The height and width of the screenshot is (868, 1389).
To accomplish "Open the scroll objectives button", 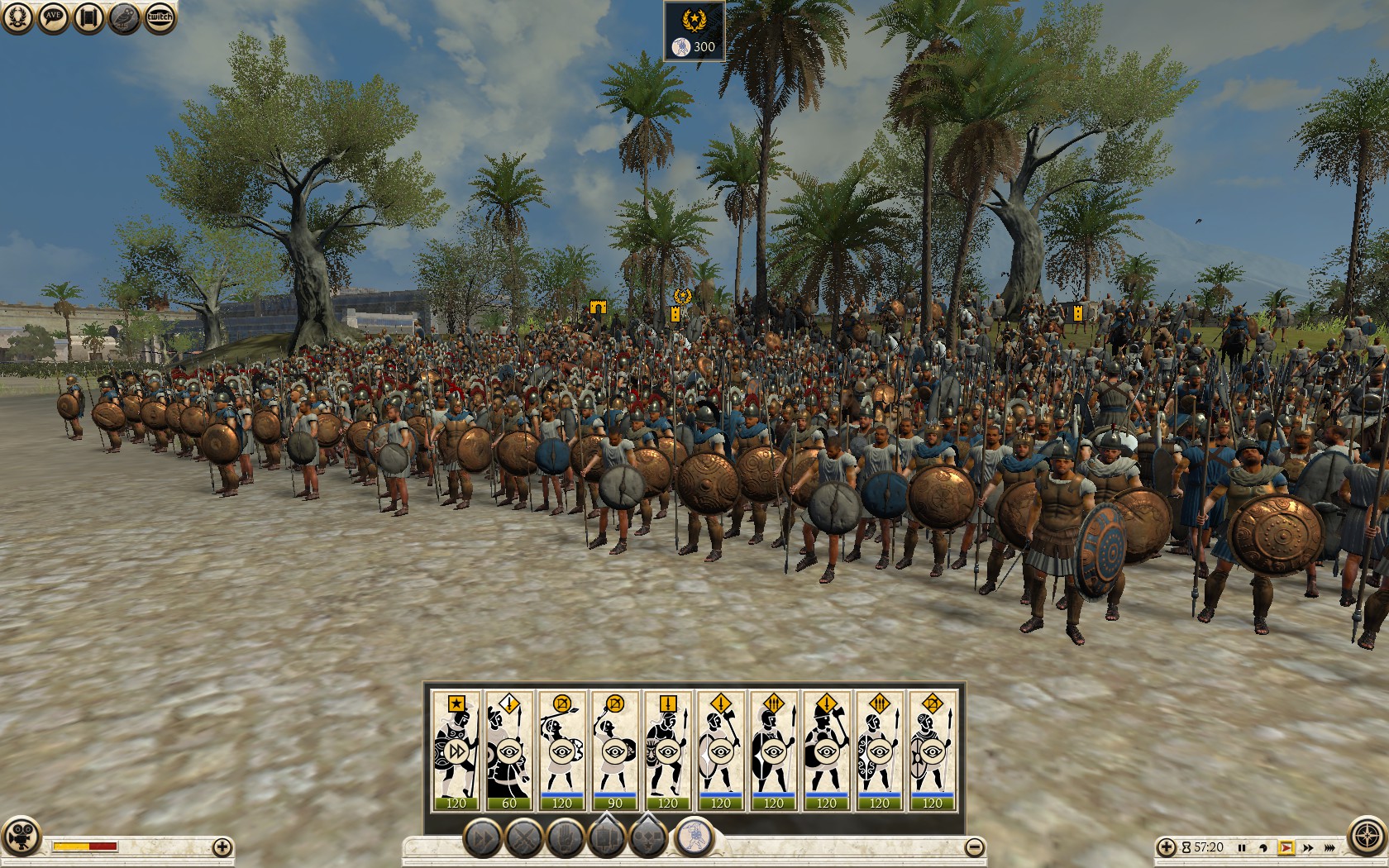I will pyautogui.click(x=88, y=17).
